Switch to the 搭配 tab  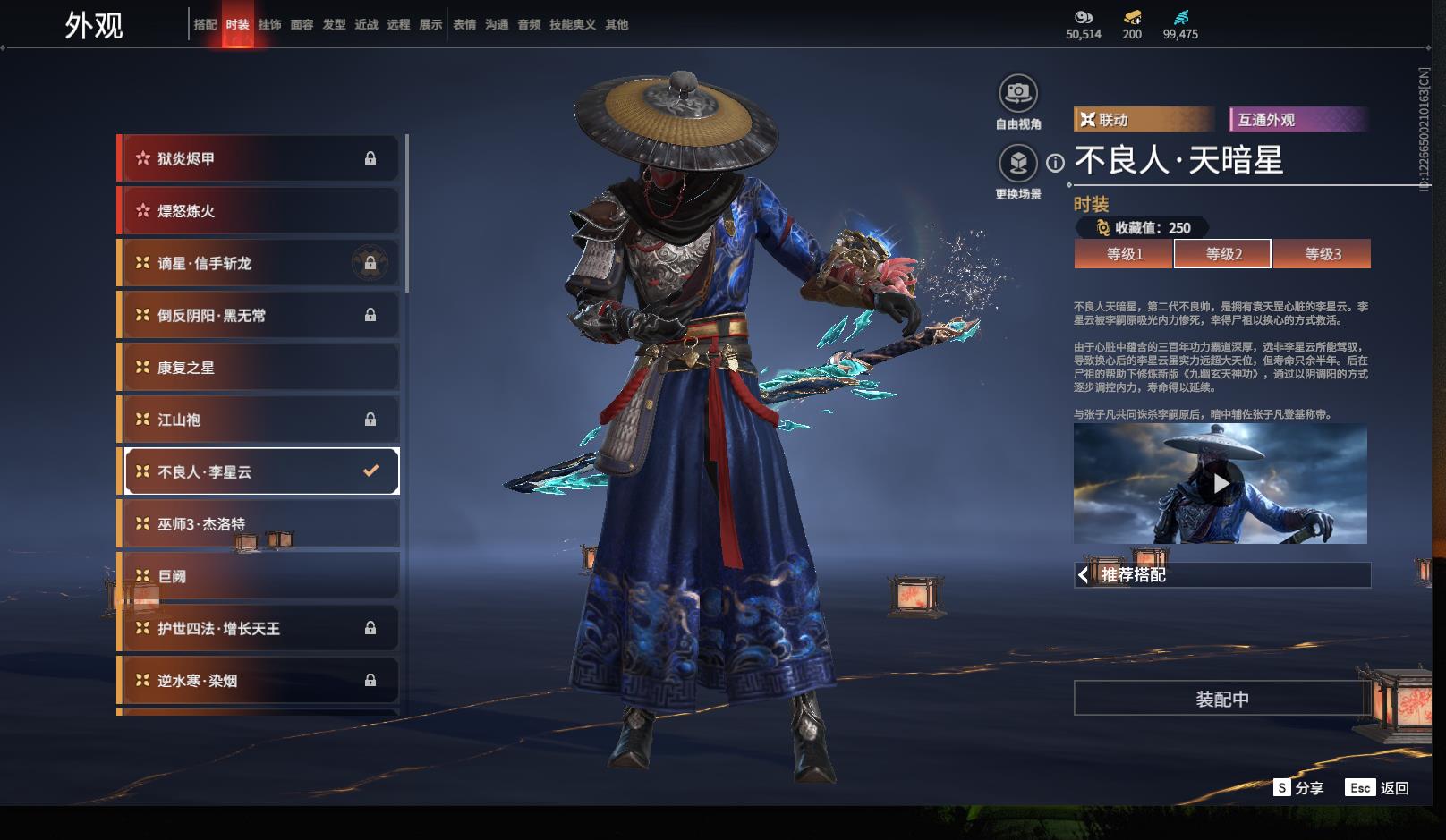205,25
